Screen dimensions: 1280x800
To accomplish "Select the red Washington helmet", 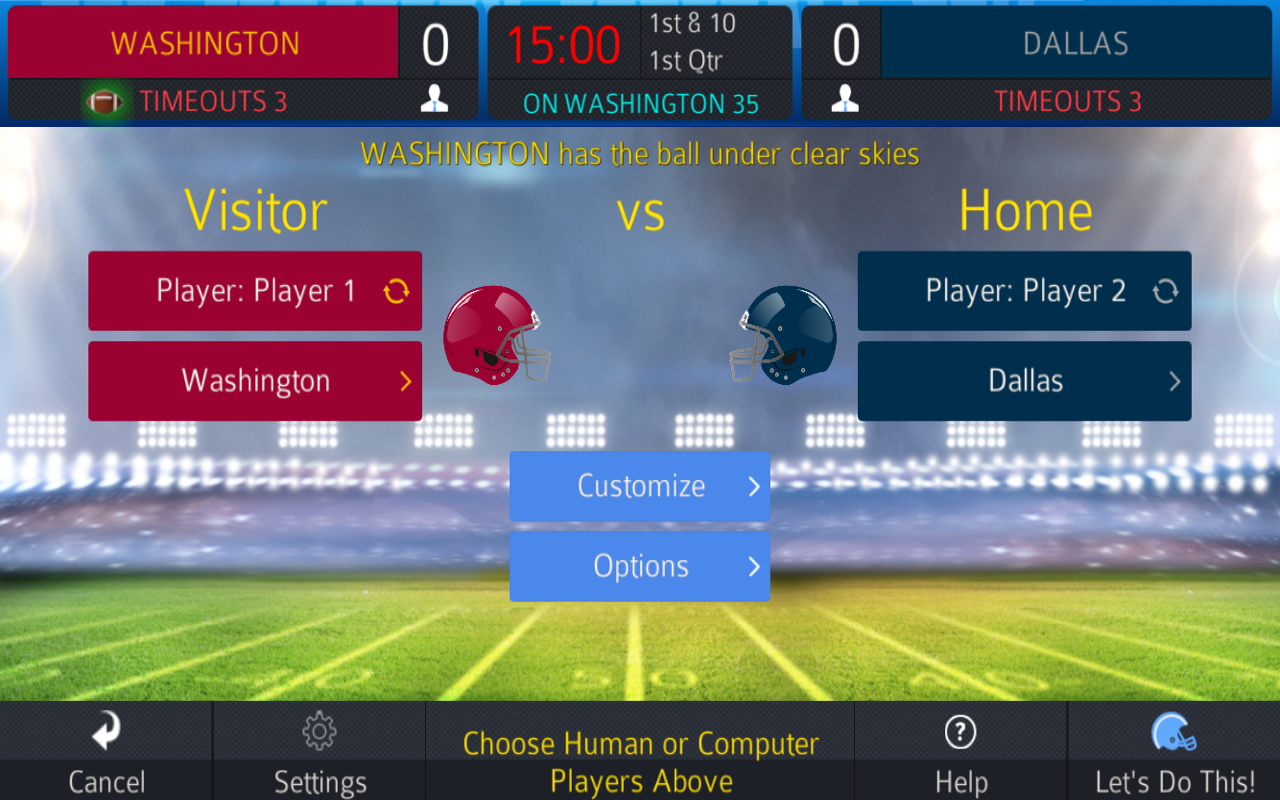I will [497, 333].
